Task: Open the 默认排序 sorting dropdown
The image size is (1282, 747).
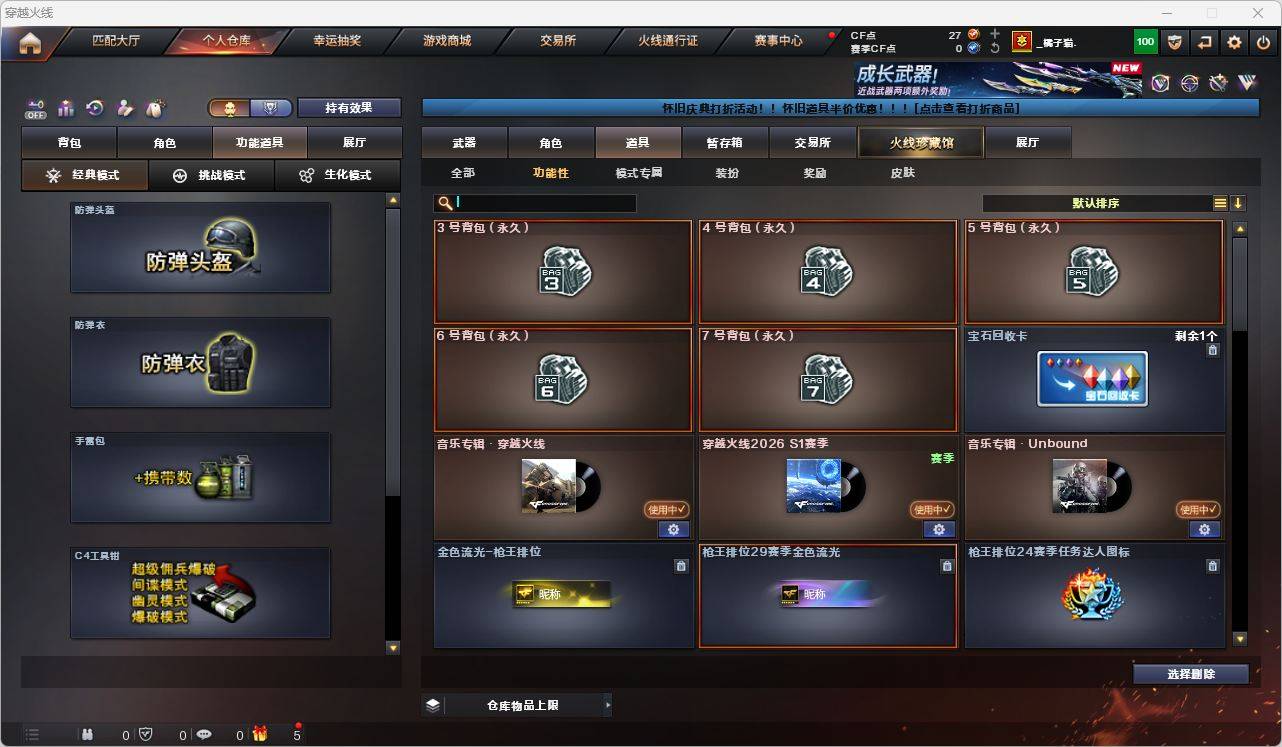Action: tap(1096, 203)
